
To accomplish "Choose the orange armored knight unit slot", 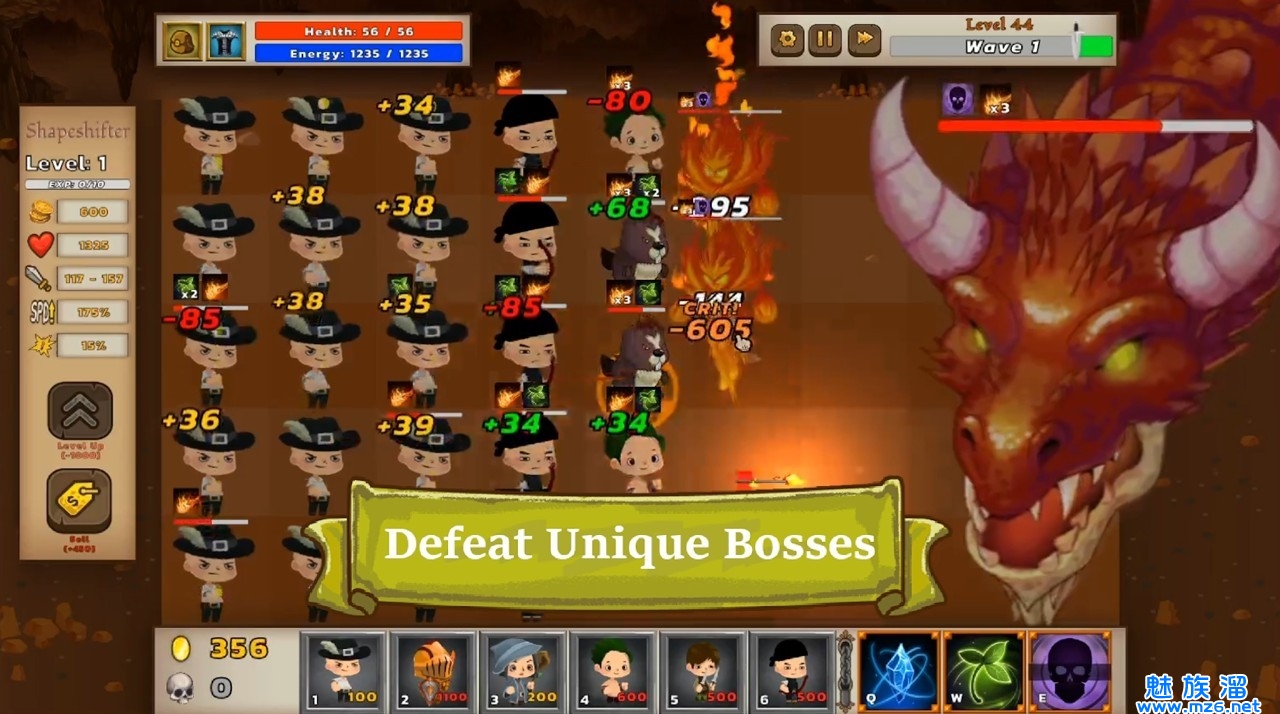I will click(x=432, y=670).
